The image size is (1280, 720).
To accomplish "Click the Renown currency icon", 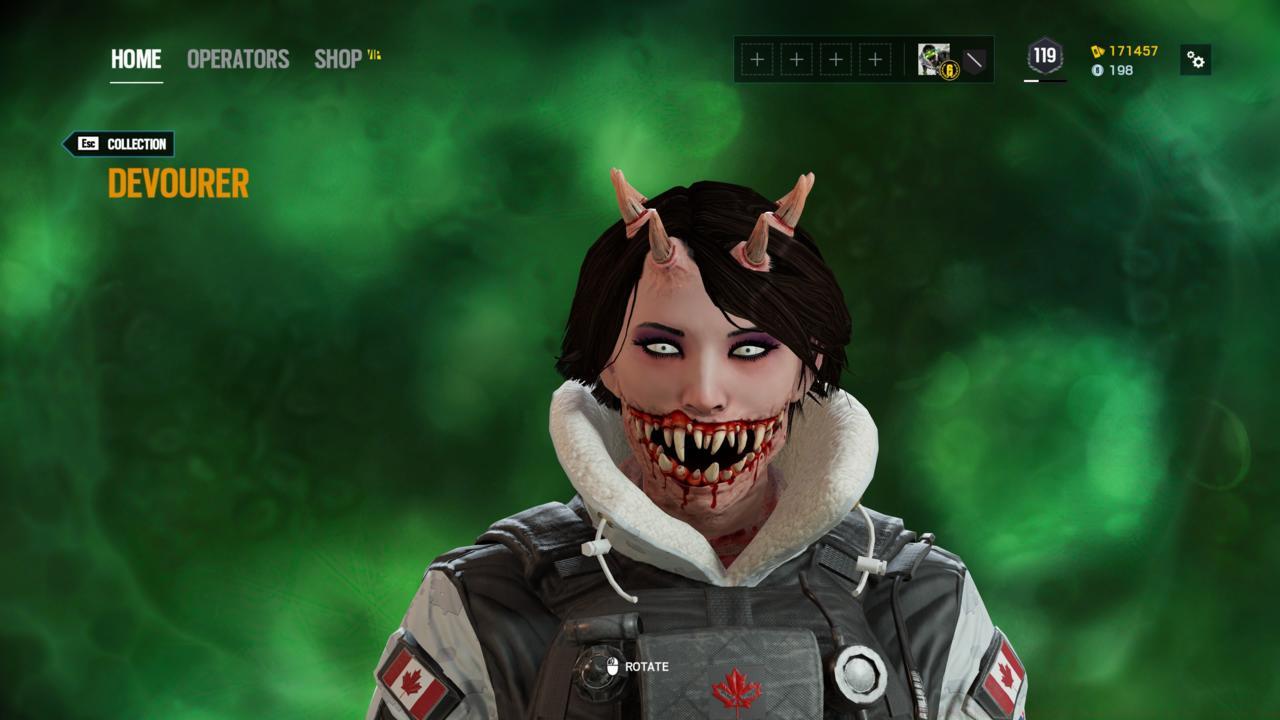I will tap(1097, 51).
